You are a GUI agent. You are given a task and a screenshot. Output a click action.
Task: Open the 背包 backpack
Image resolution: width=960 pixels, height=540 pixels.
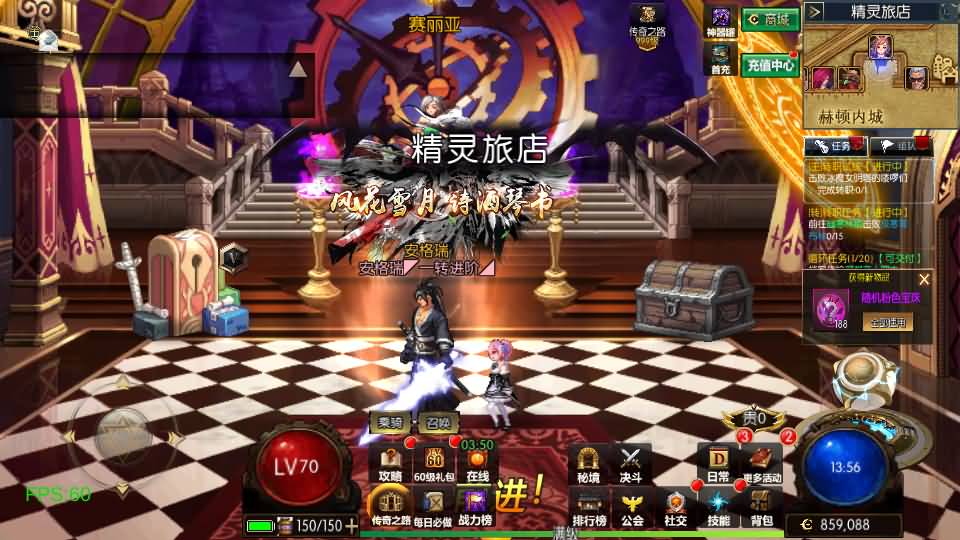coord(762,507)
